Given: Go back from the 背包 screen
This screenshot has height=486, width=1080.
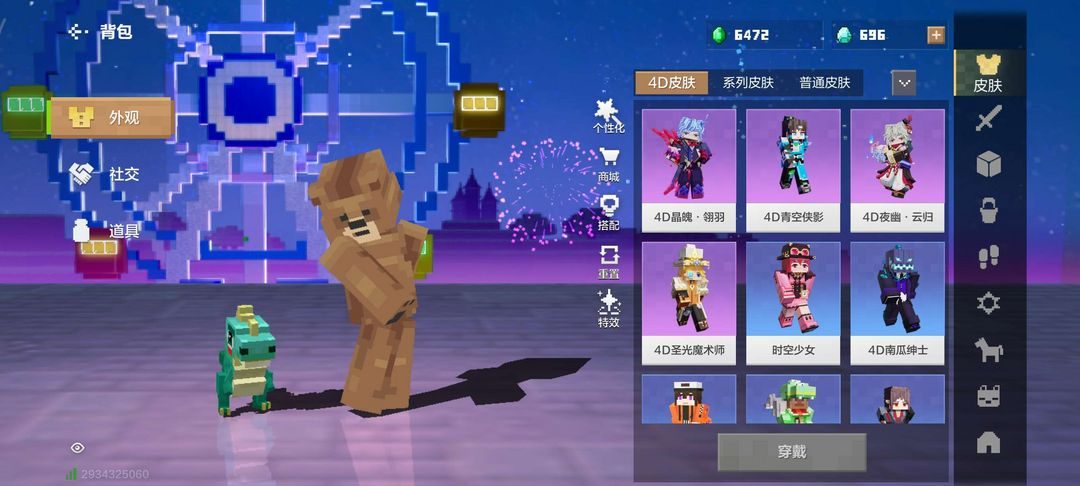Looking at the screenshot, I should tap(79, 32).
